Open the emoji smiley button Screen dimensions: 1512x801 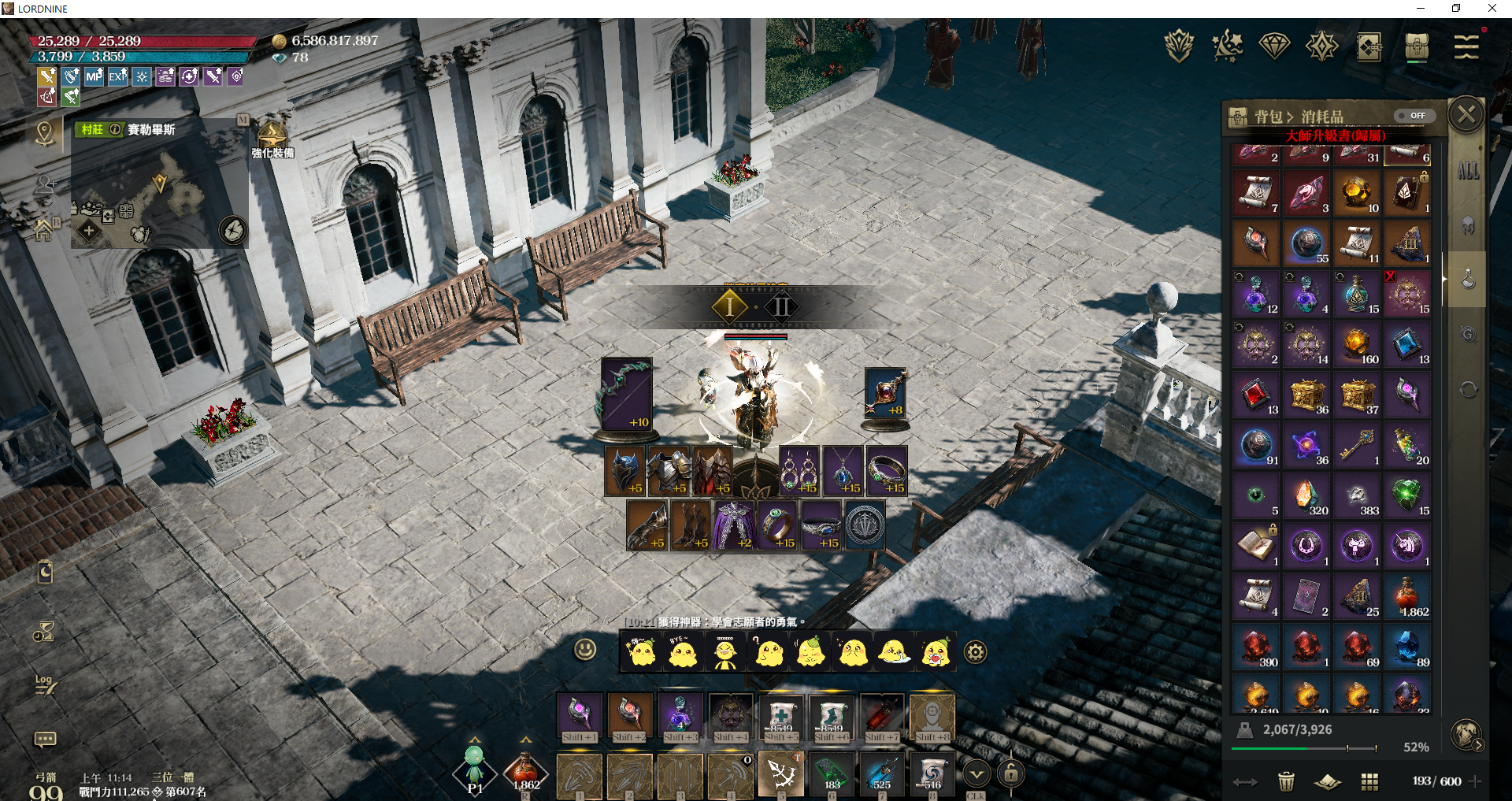(584, 650)
